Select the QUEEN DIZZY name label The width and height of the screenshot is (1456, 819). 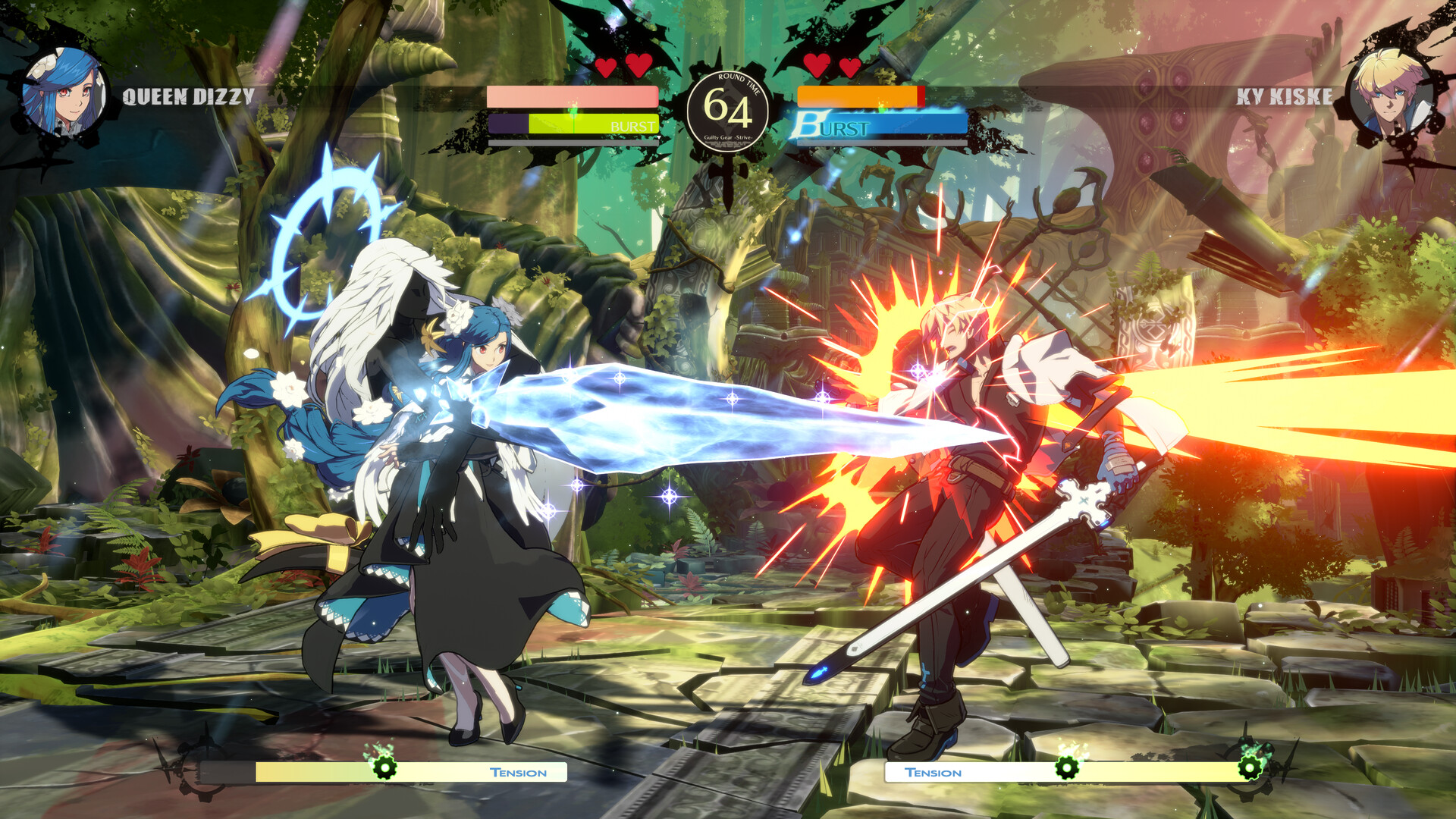pyautogui.click(x=190, y=96)
